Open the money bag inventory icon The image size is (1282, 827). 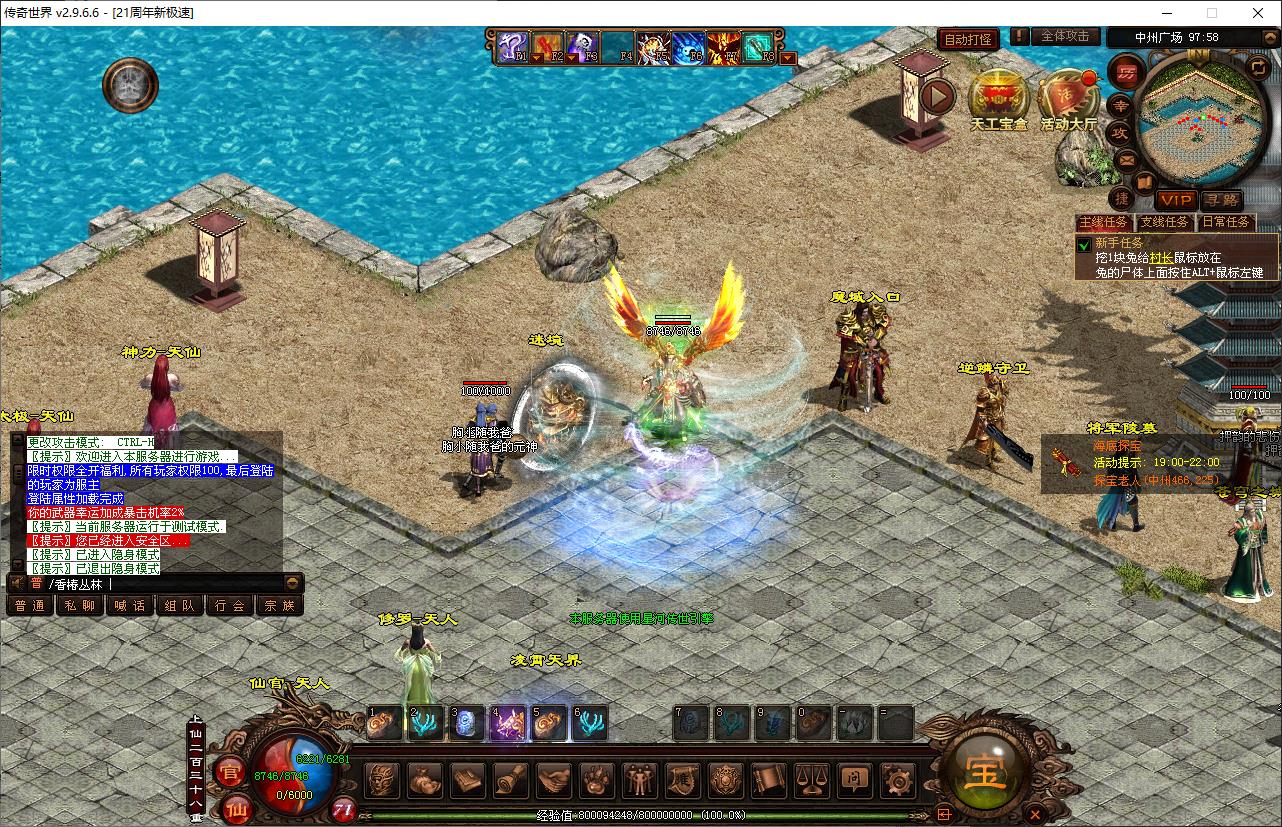[424, 779]
